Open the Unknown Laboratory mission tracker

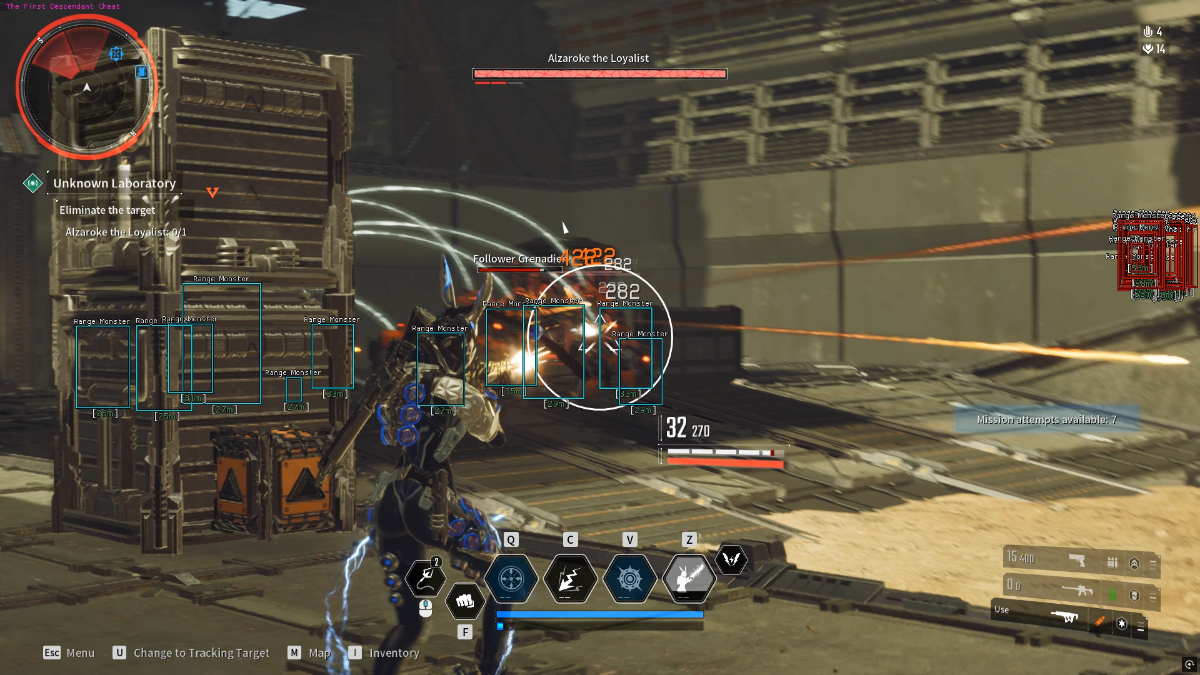click(x=114, y=184)
